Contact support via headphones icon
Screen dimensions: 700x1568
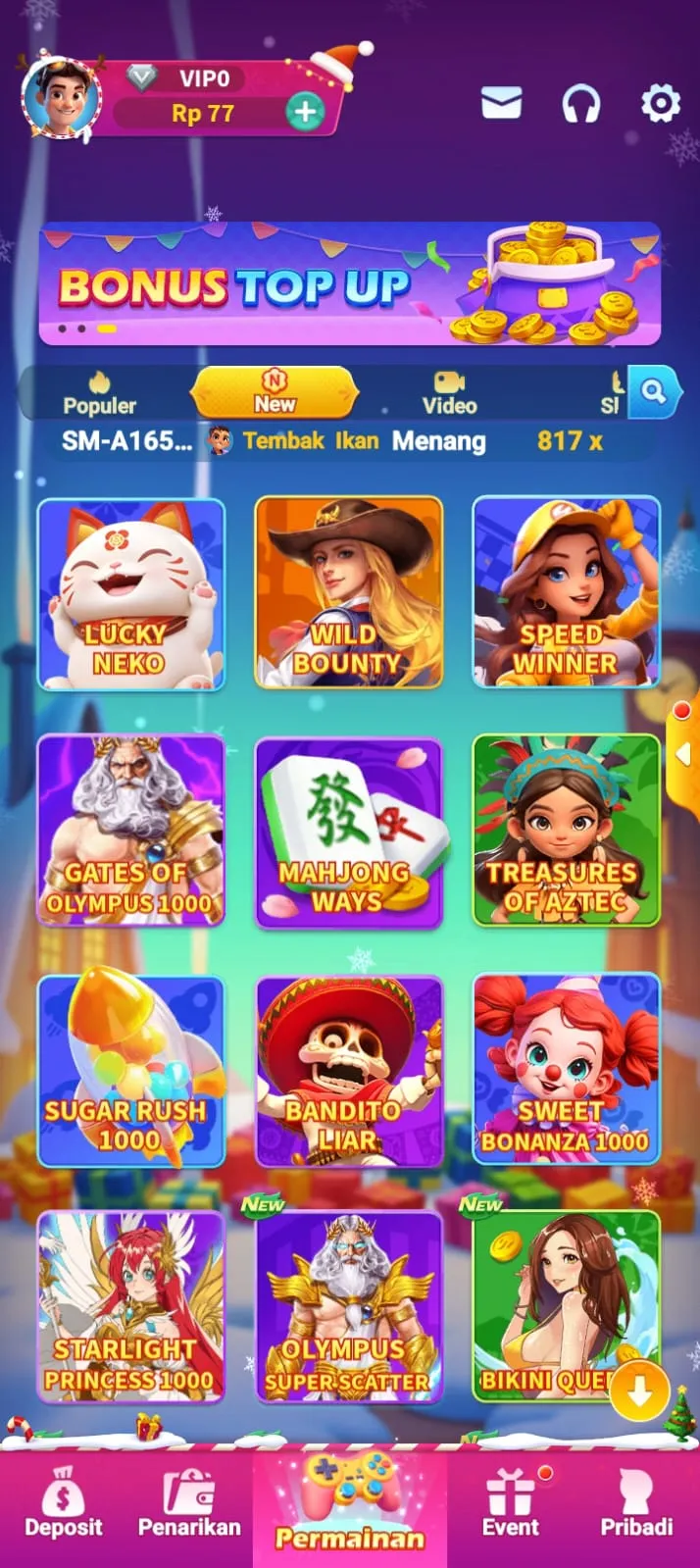580,103
